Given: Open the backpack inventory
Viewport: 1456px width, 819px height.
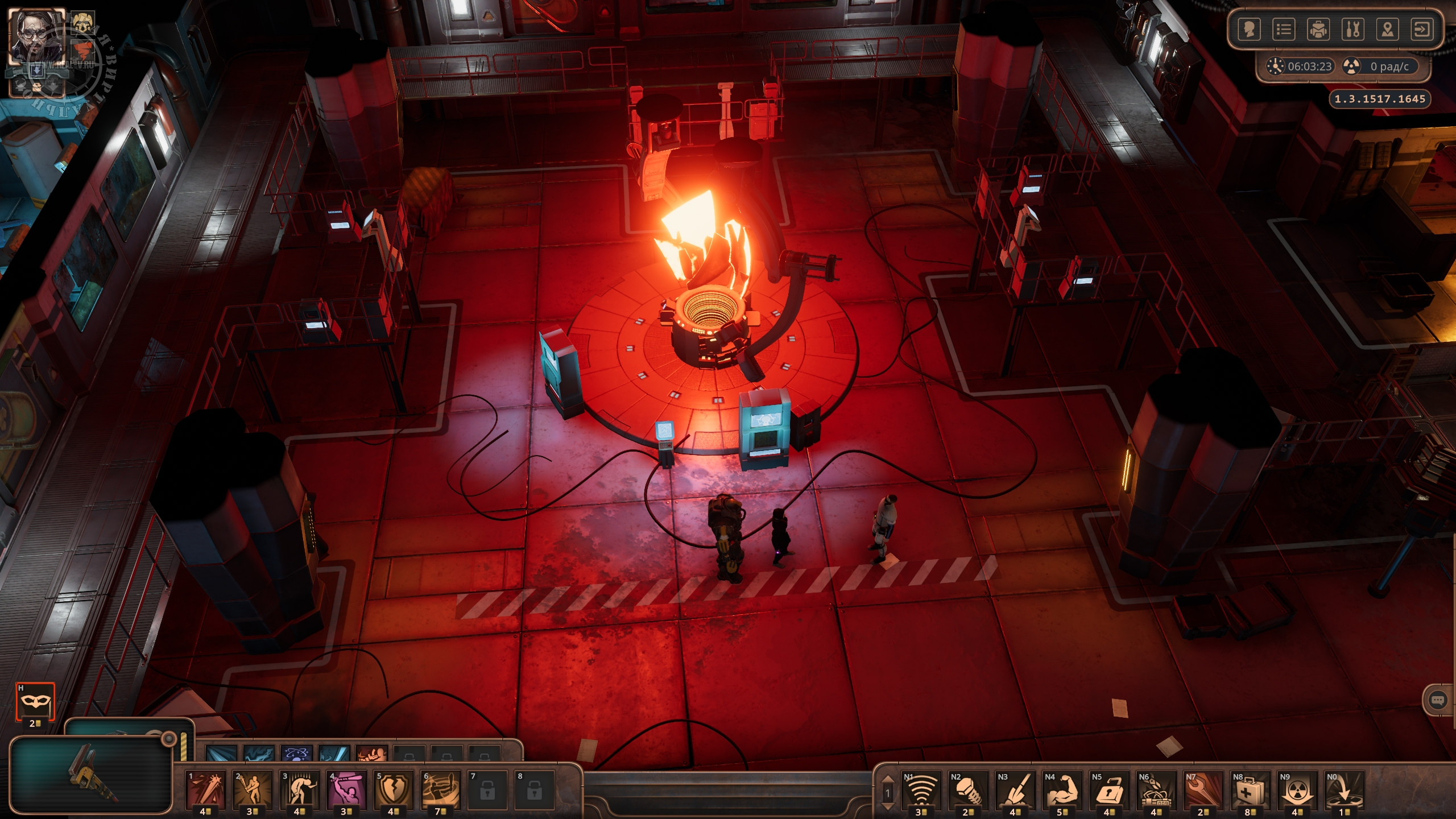Looking at the screenshot, I should coord(1318,30).
